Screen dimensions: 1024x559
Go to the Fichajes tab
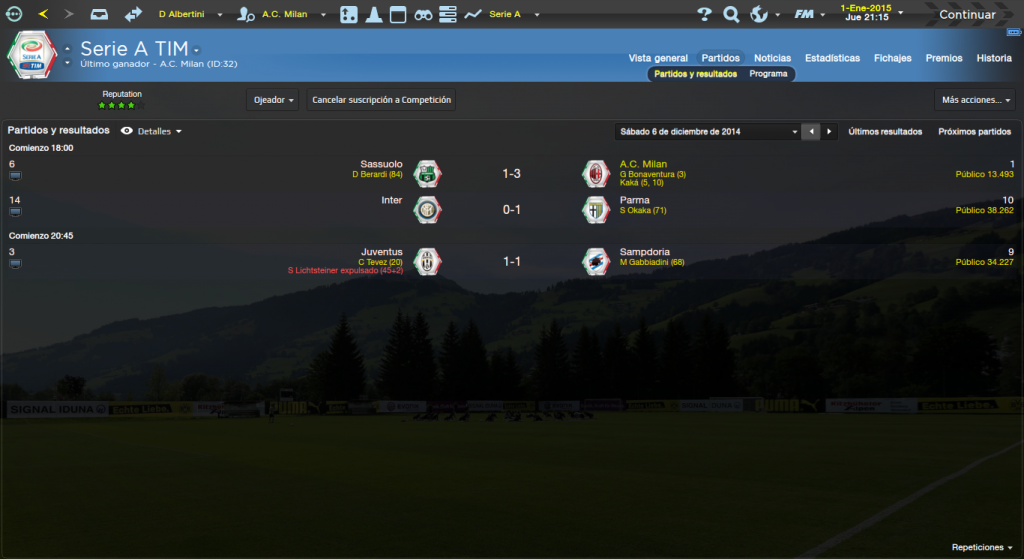tap(892, 58)
